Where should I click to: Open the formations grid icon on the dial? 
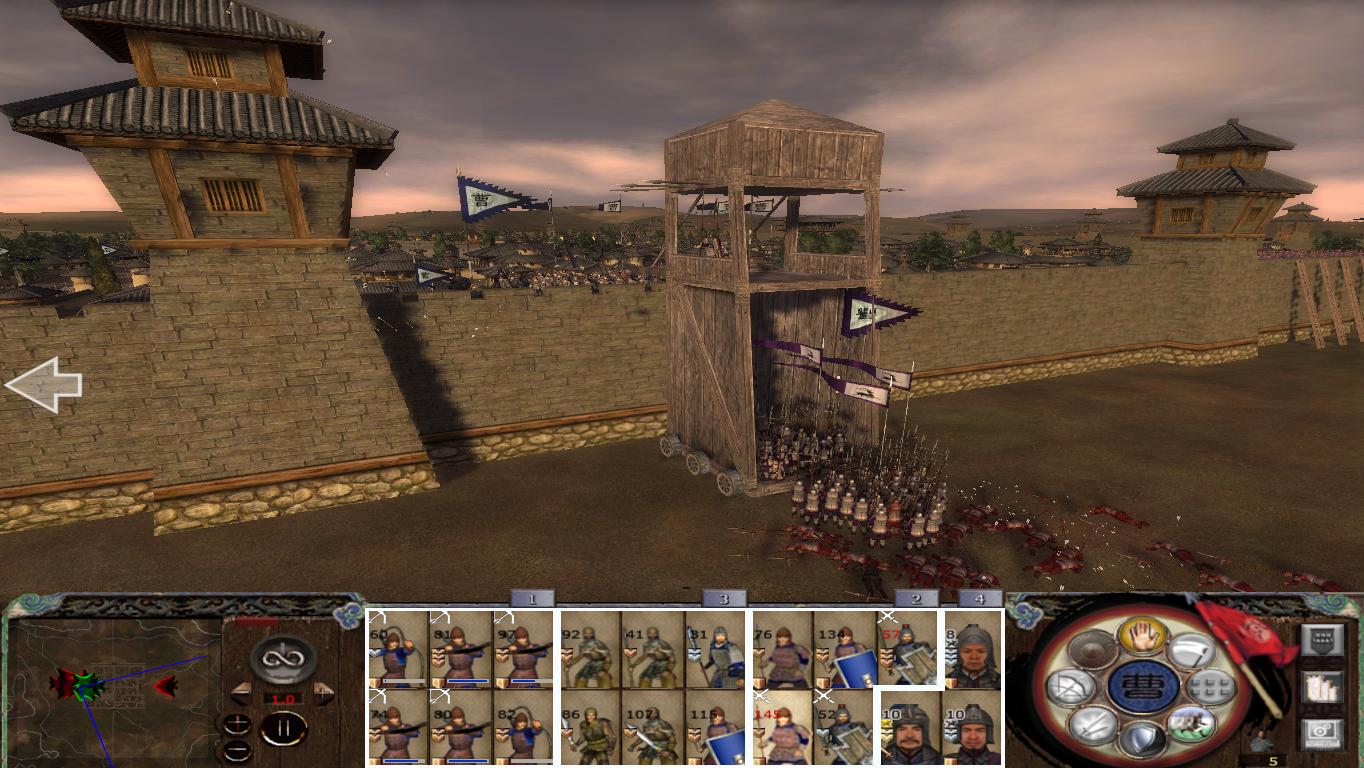point(1210,688)
